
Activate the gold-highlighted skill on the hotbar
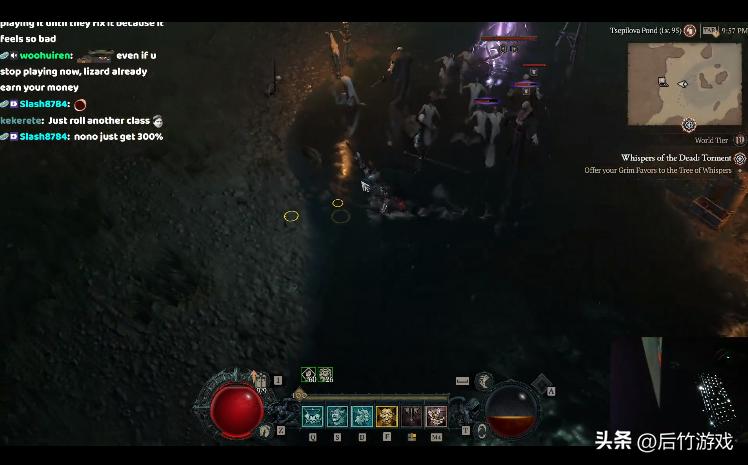pyautogui.click(x=386, y=416)
